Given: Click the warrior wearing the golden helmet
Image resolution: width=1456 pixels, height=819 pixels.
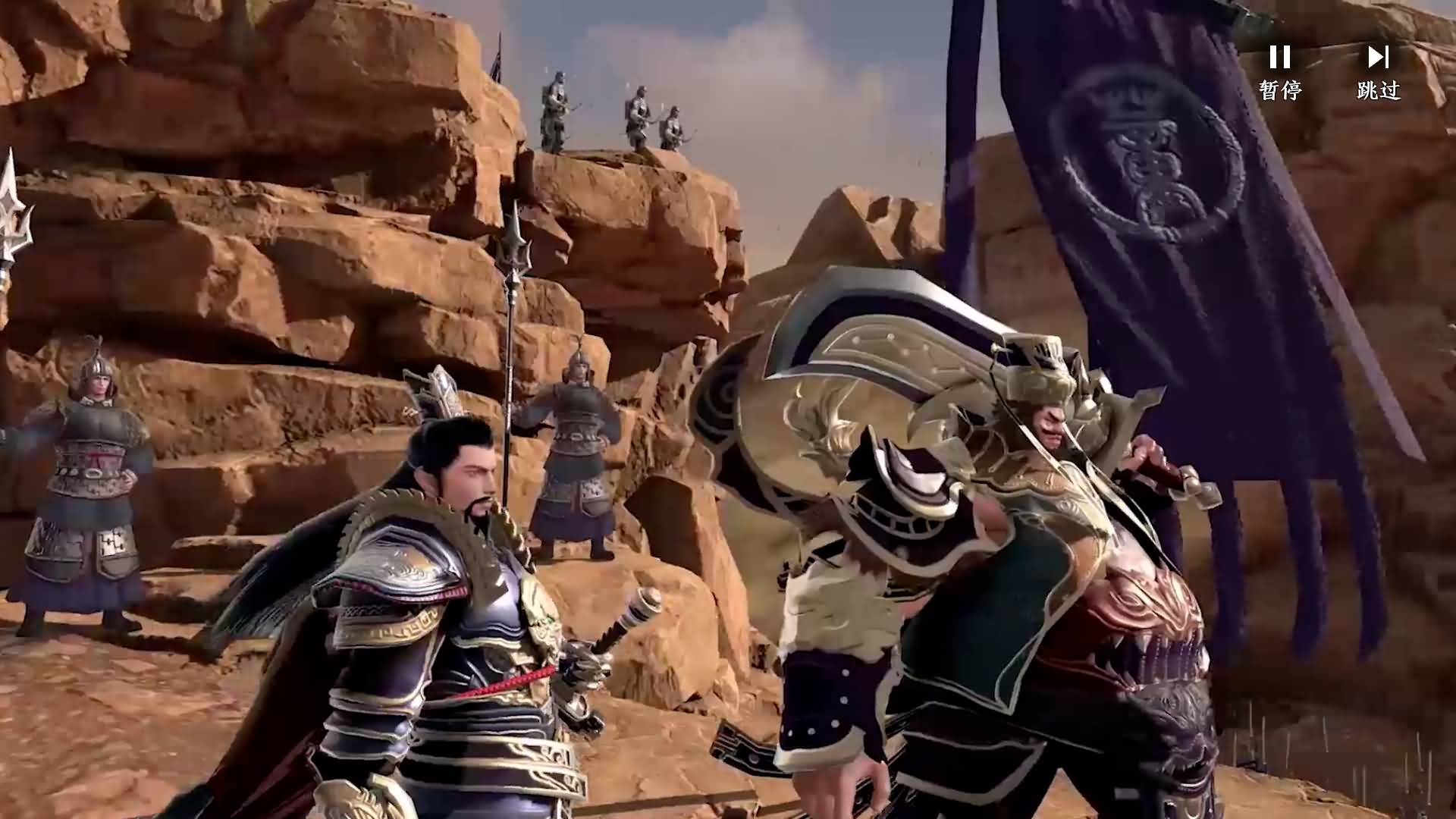Looking at the screenshot, I should (x=1046, y=394).
